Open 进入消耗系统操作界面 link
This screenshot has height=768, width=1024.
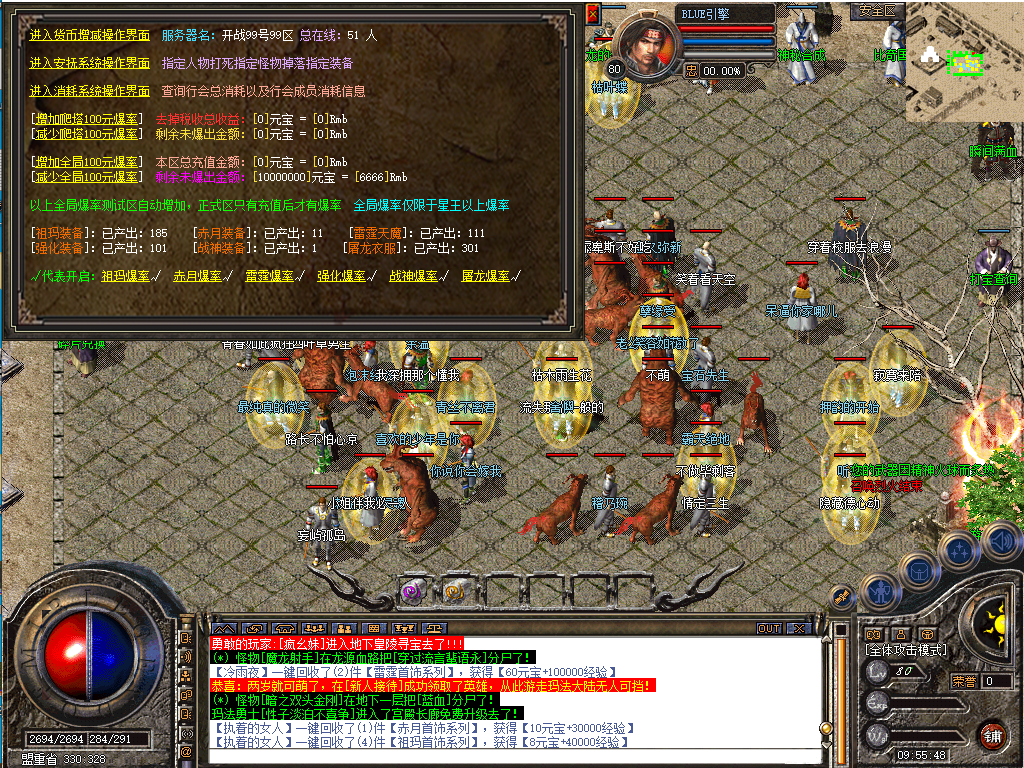(x=90, y=91)
